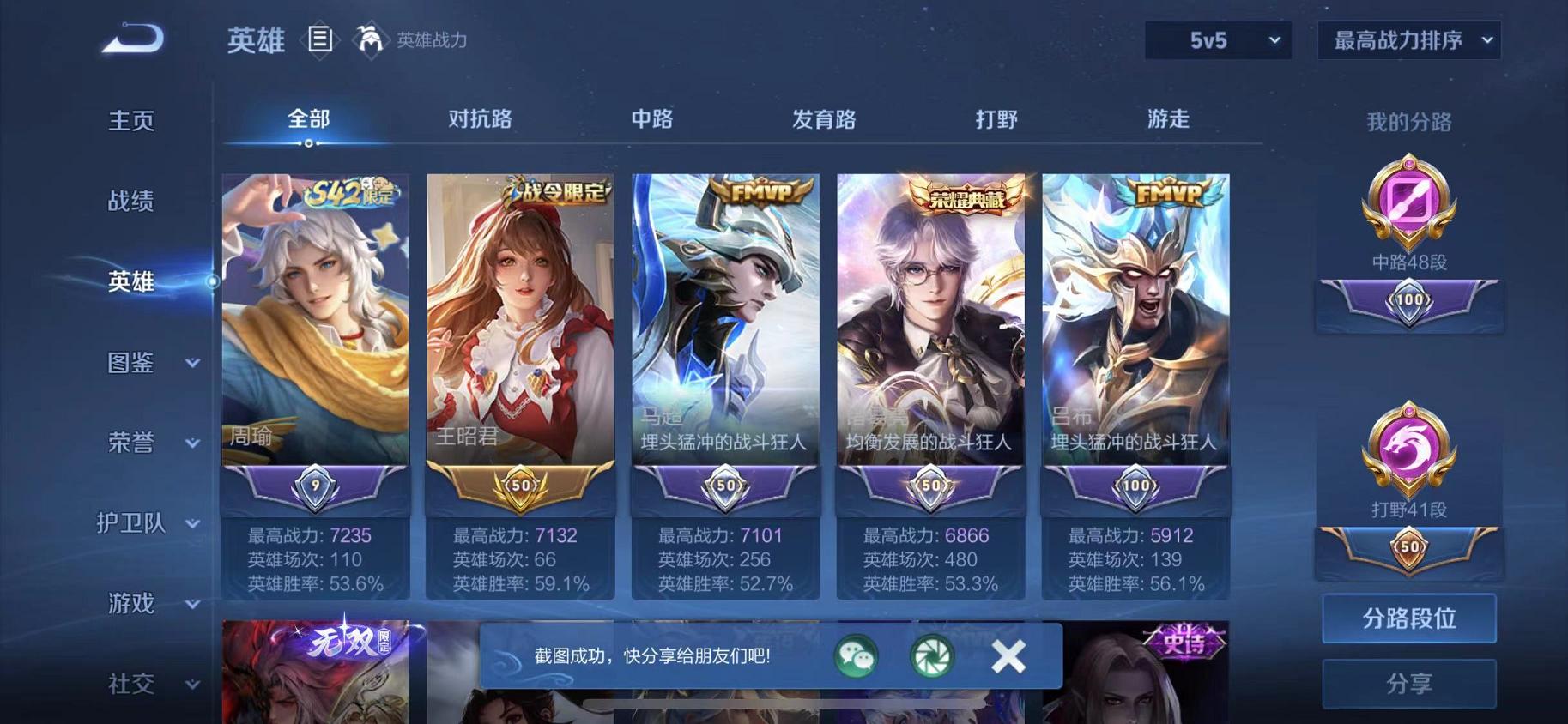The image size is (1568, 724).
Task: Click the 分路段位 button
Action: click(1408, 617)
